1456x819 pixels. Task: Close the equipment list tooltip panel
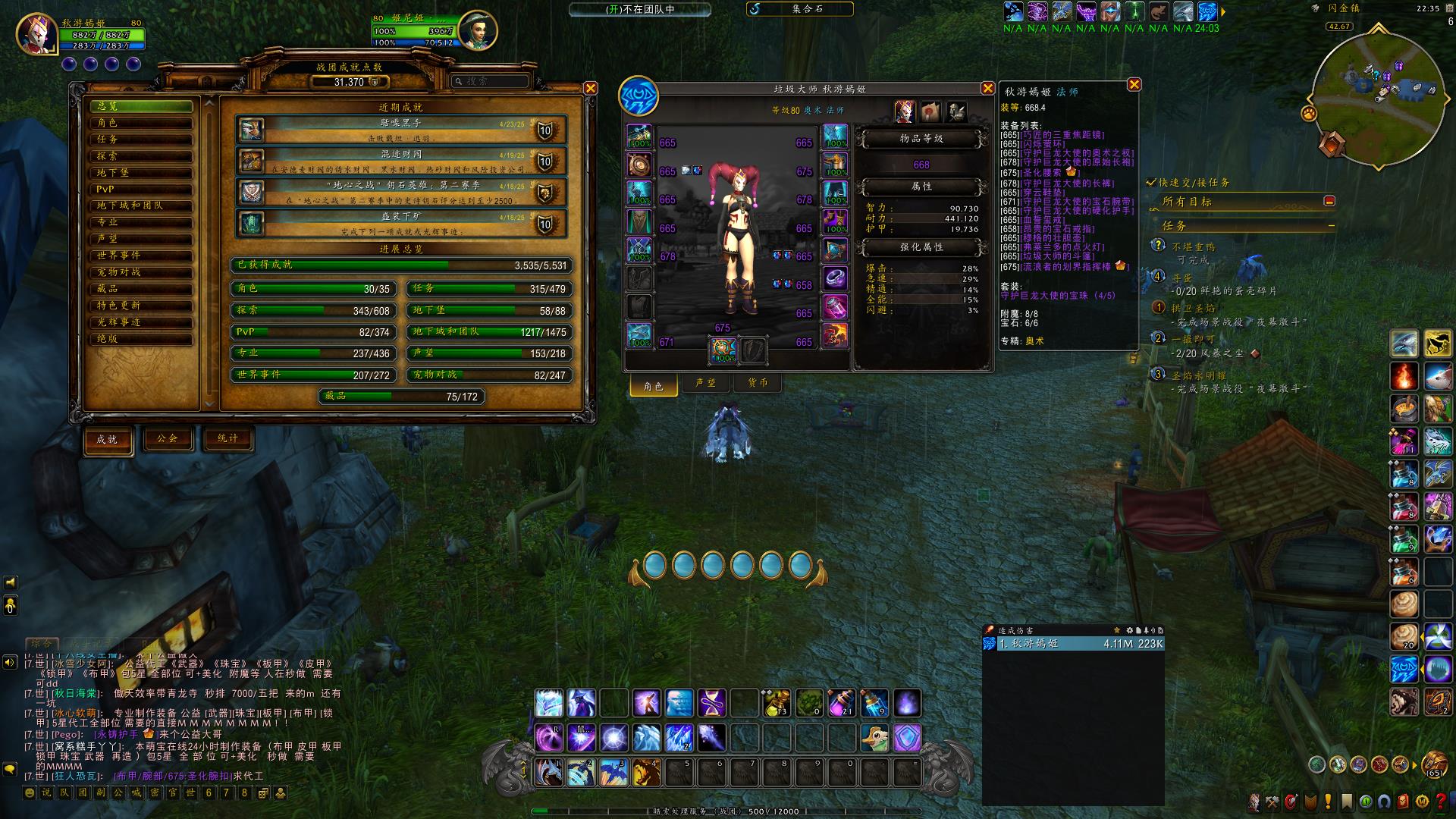point(1134,84)
